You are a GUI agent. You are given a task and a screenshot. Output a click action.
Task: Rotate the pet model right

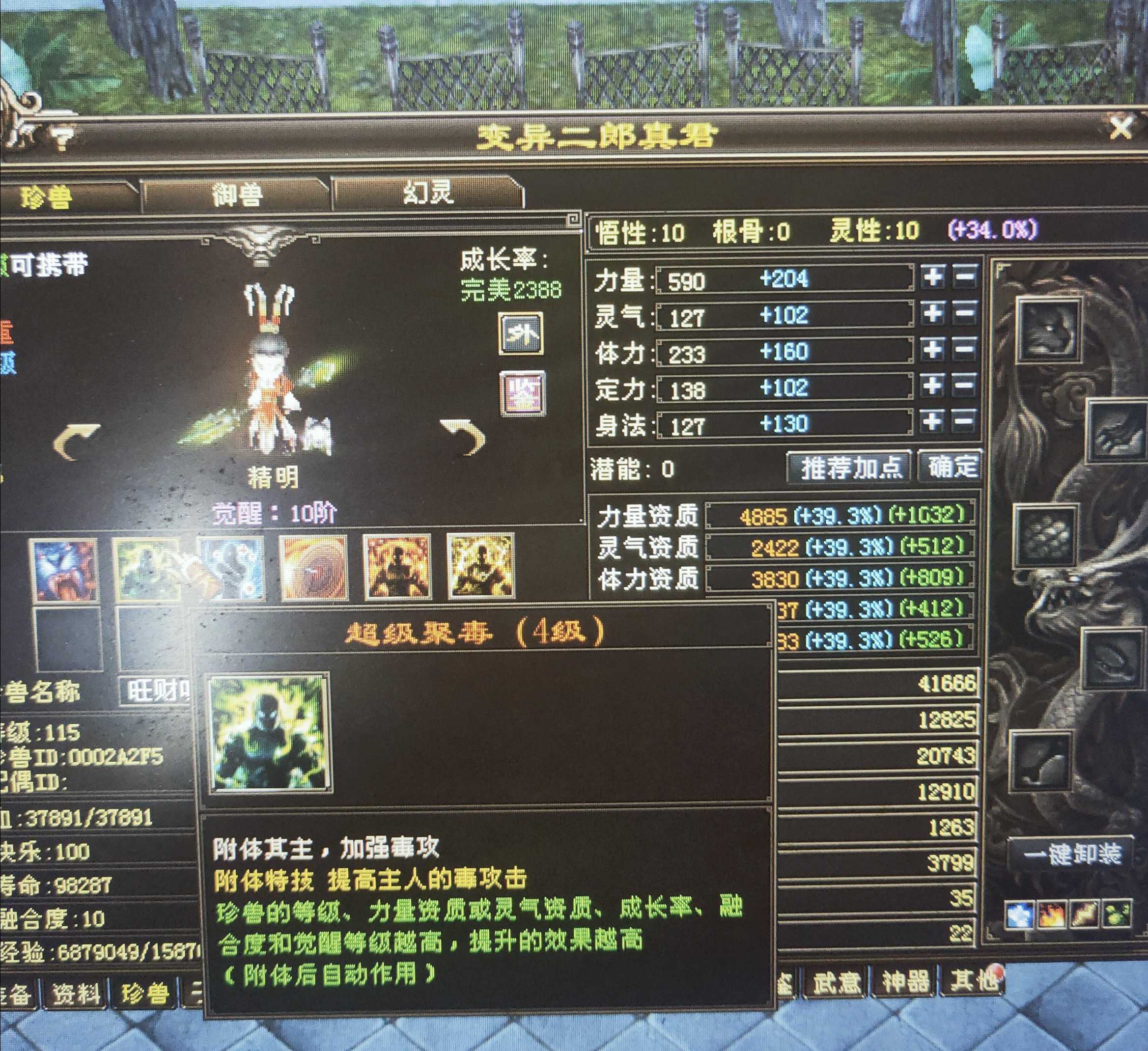coord(464,437)
